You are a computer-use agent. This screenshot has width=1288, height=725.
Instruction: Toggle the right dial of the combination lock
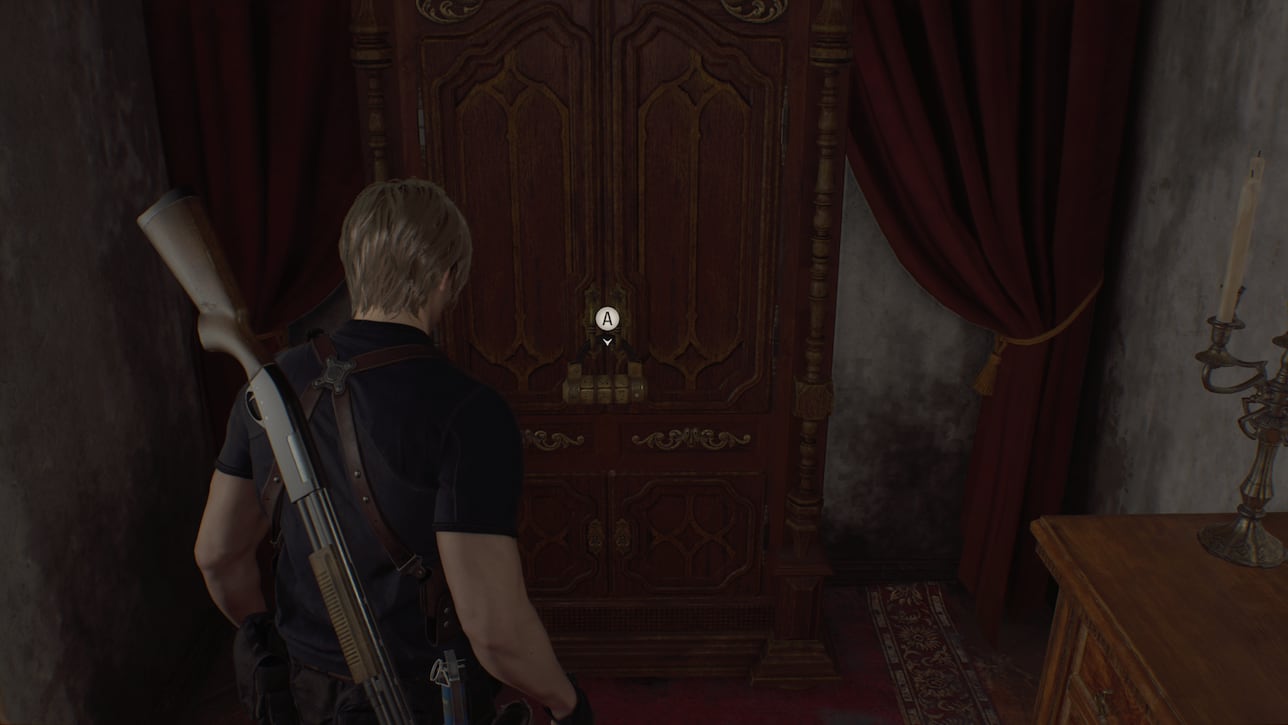622,385
